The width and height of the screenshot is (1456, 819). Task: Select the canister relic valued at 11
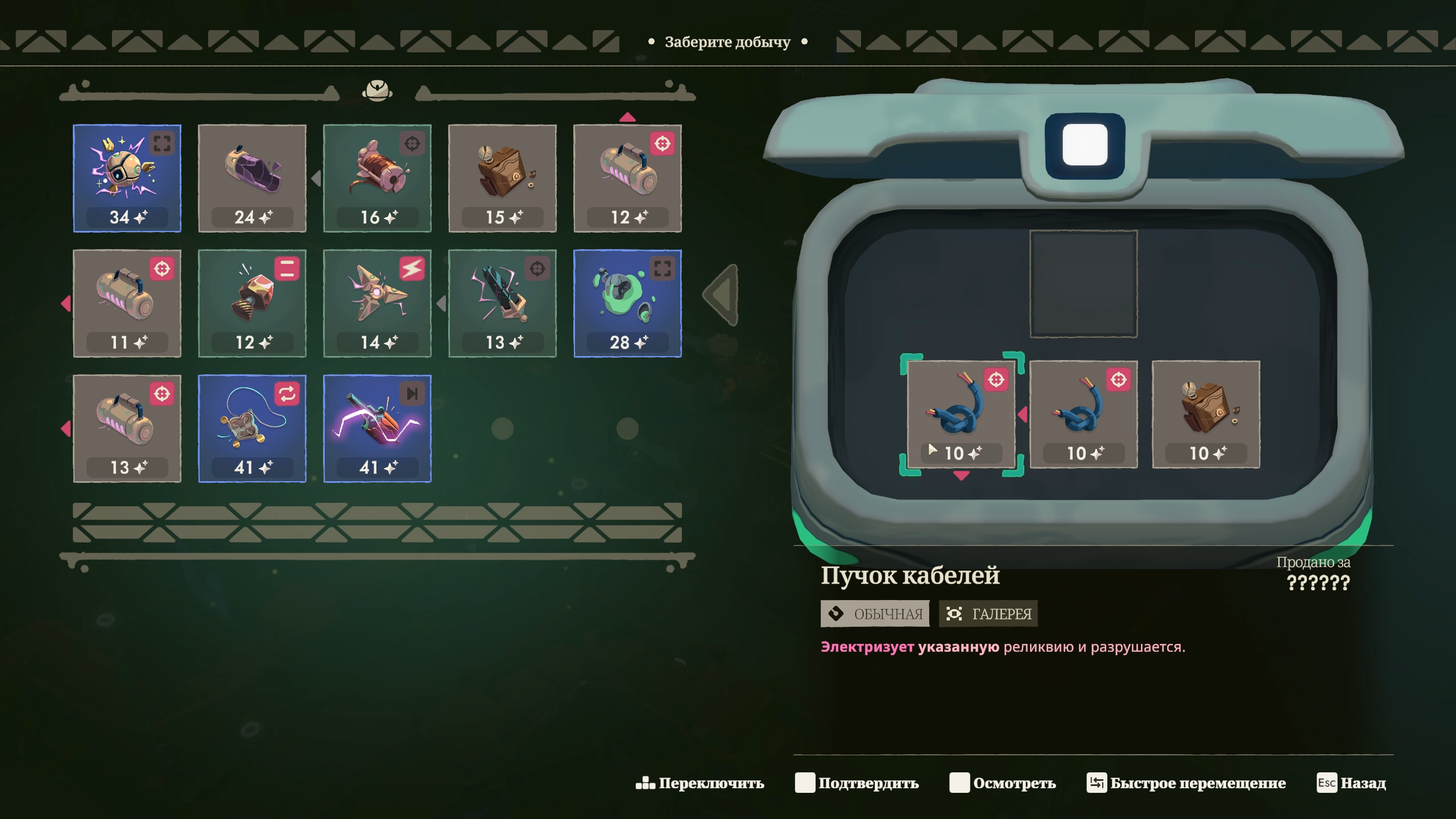point(127,303)
